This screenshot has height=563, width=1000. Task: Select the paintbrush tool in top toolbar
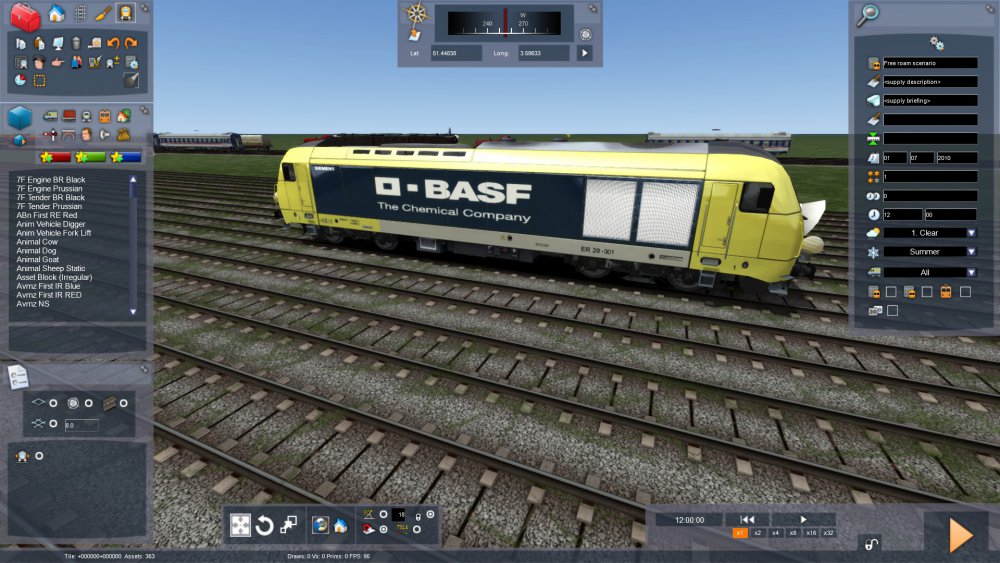[102, 14]
